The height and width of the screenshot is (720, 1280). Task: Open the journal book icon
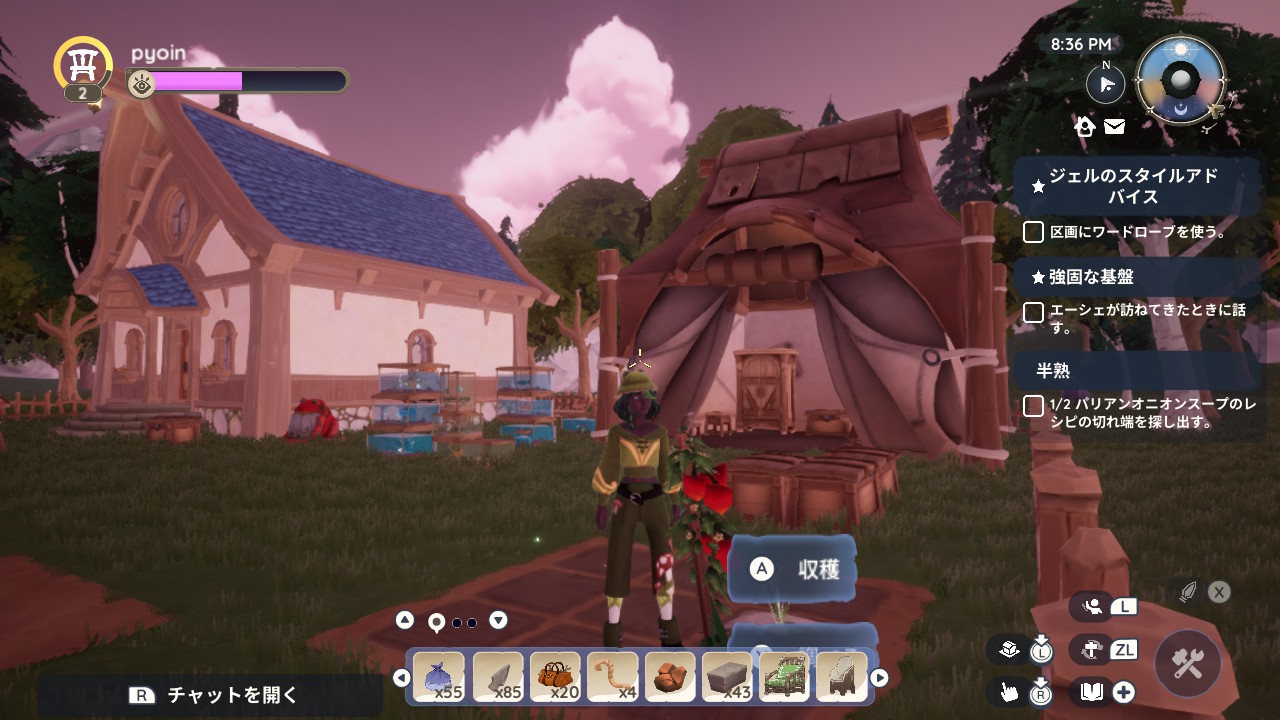pos(1091,691)
